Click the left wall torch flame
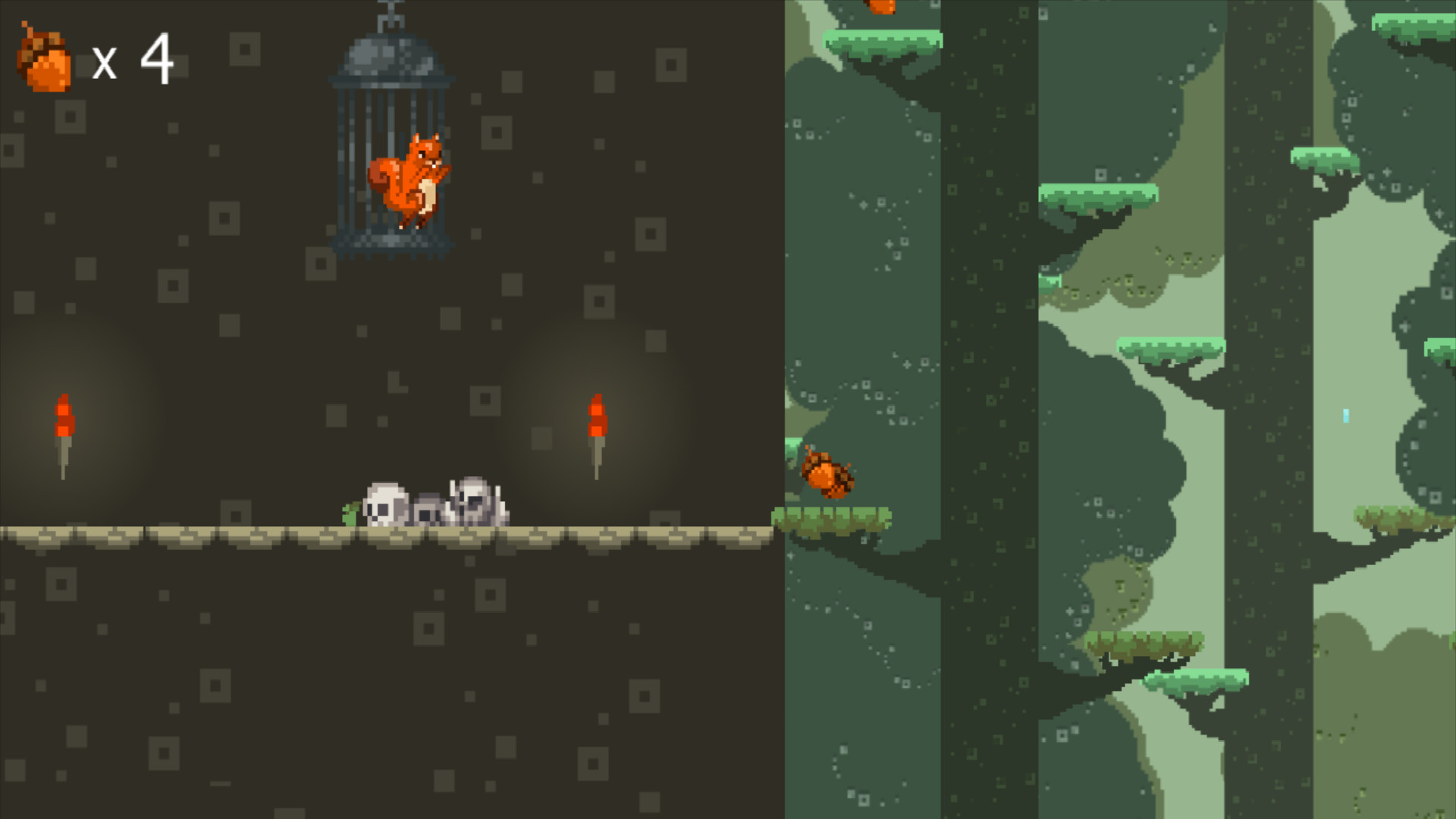This screenshot has width=1456, height=819. (x=64, y=413)
